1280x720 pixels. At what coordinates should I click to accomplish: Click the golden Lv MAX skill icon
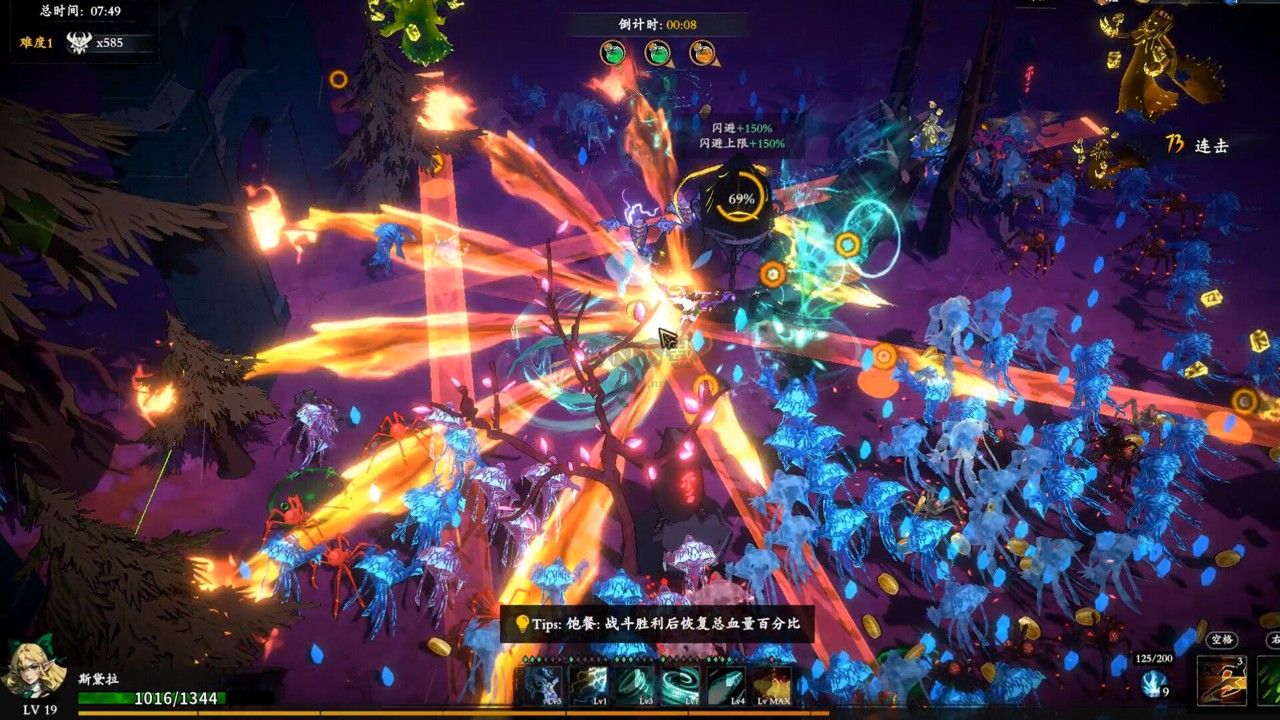771,686
